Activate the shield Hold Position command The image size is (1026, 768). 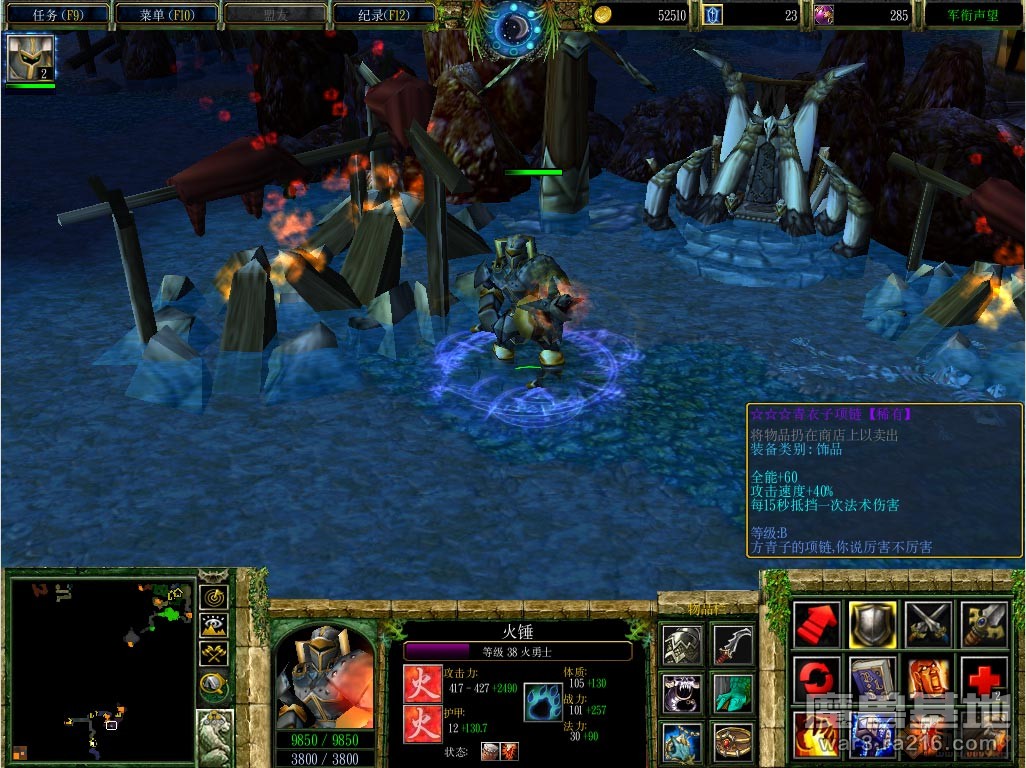[872, 625]
